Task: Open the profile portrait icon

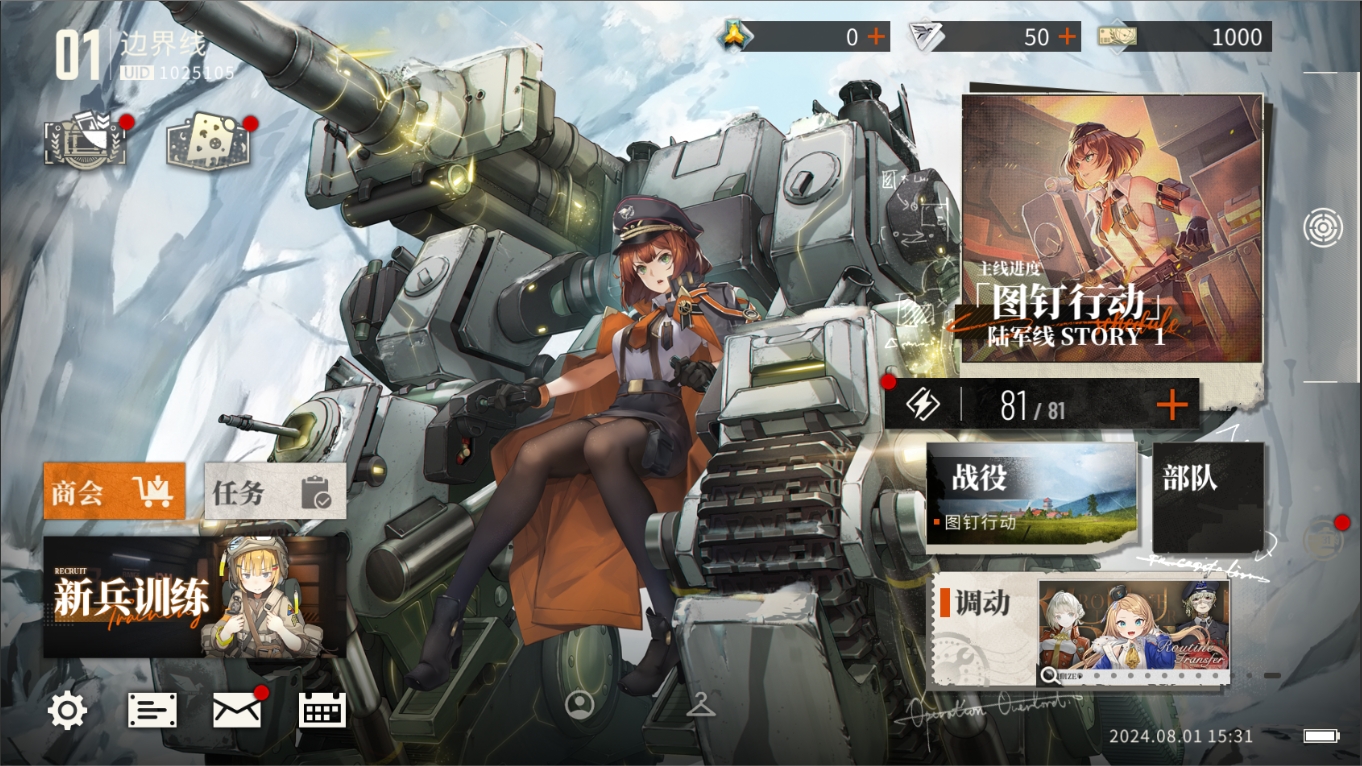Action: pos(579,704)
